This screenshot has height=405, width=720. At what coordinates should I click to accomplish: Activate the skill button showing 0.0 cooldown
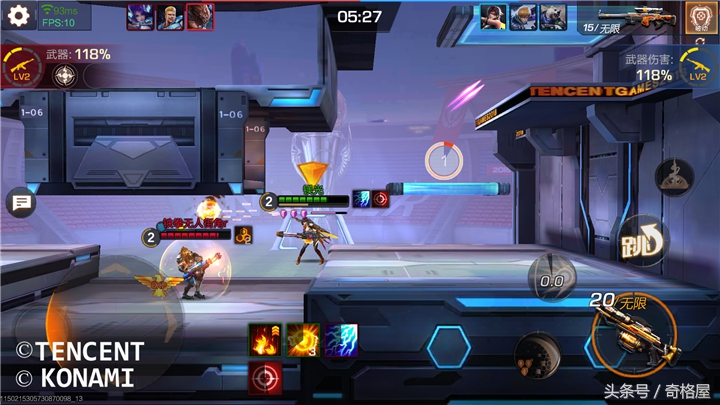click(551, 279)
